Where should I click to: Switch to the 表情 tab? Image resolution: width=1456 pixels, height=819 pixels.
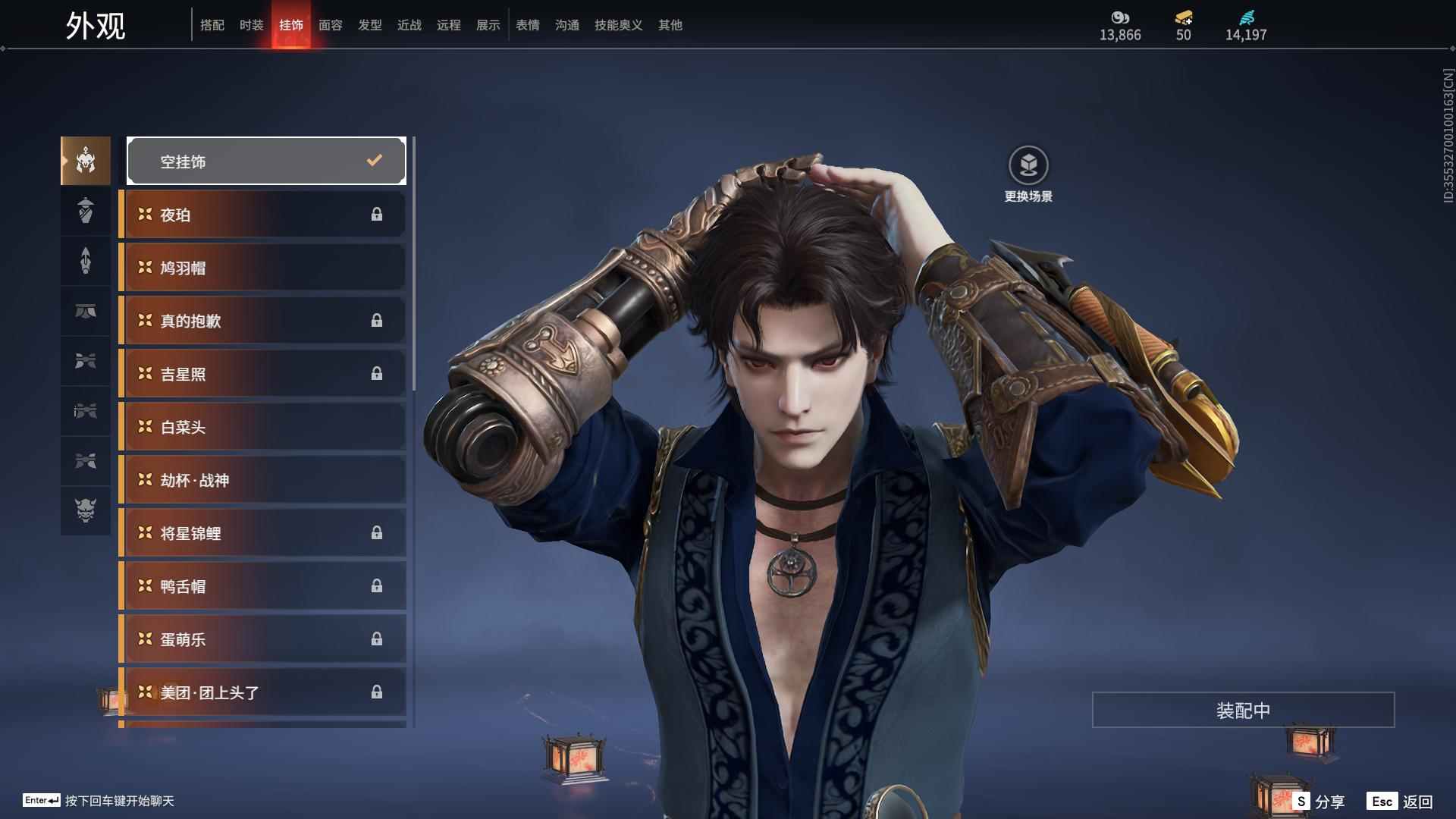click(x=527, y=25)
